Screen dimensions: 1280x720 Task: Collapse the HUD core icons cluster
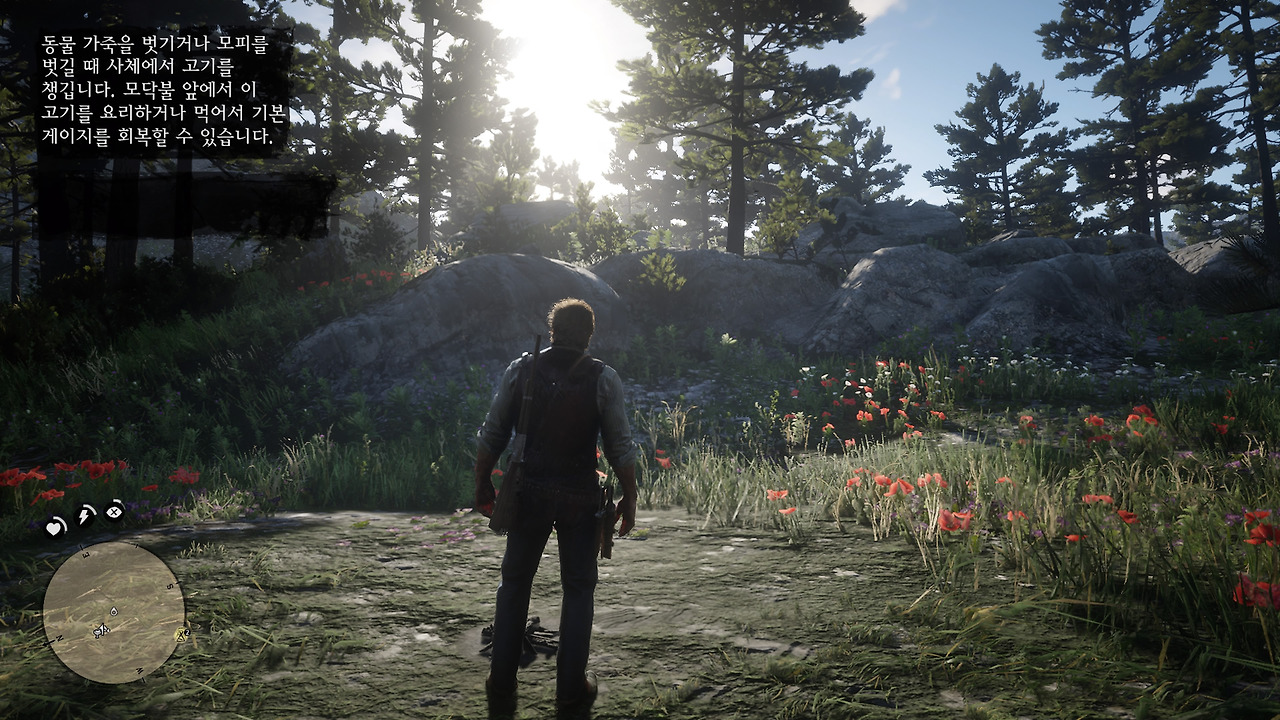[85, 520]
